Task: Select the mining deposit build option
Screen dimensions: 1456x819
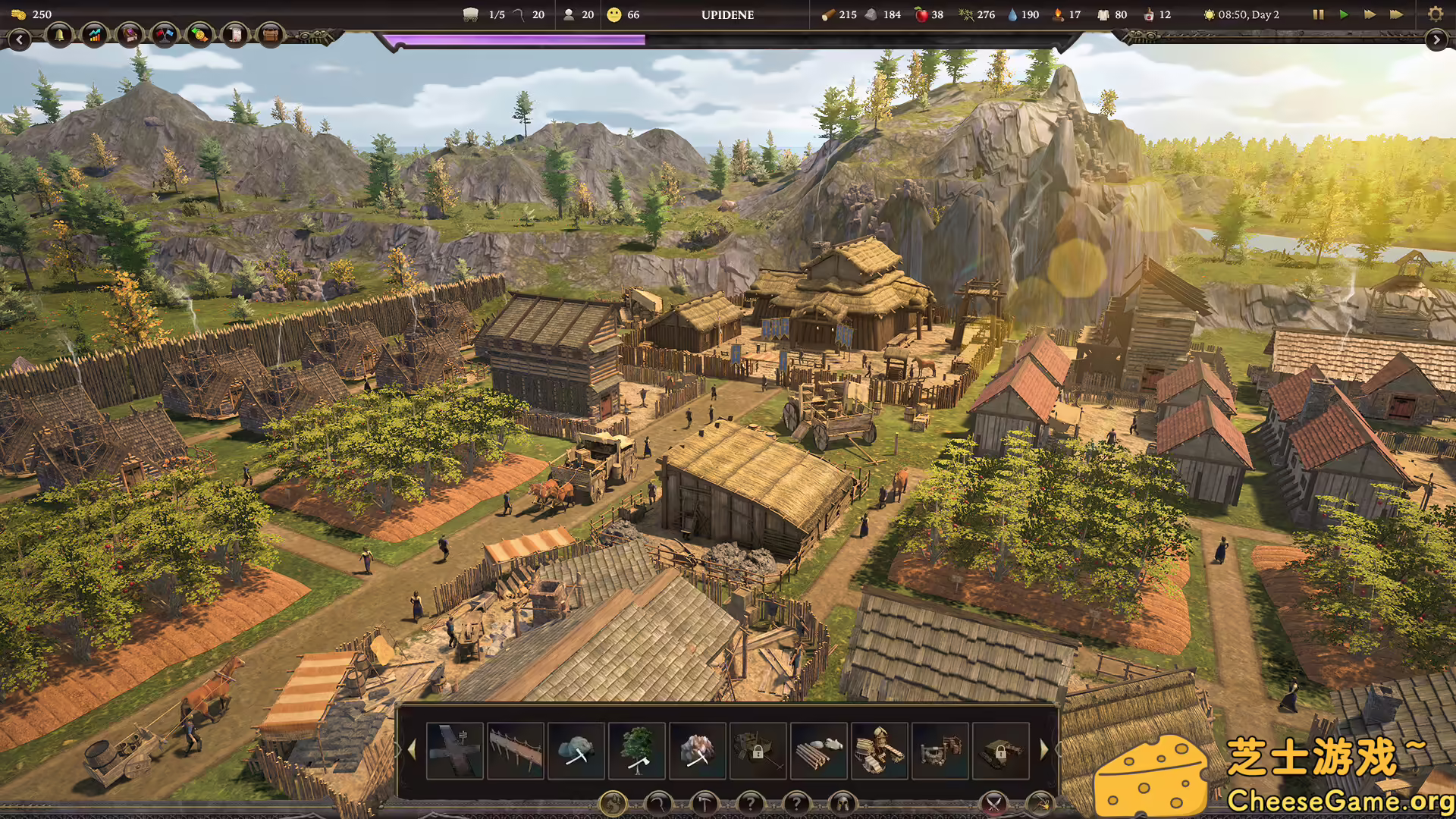Action: click(698, 752)
